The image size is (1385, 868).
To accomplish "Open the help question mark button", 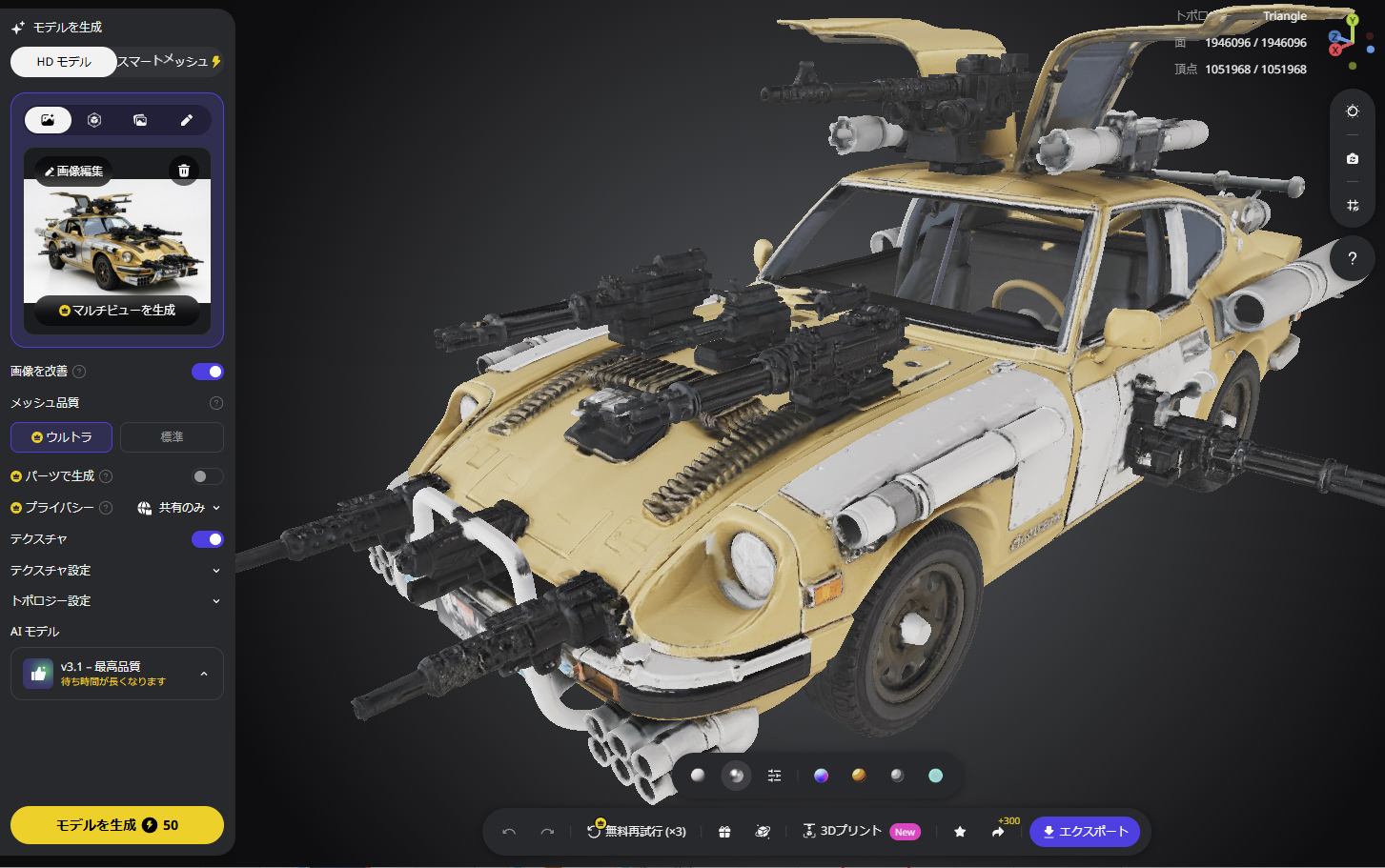I will [1352, 258].
